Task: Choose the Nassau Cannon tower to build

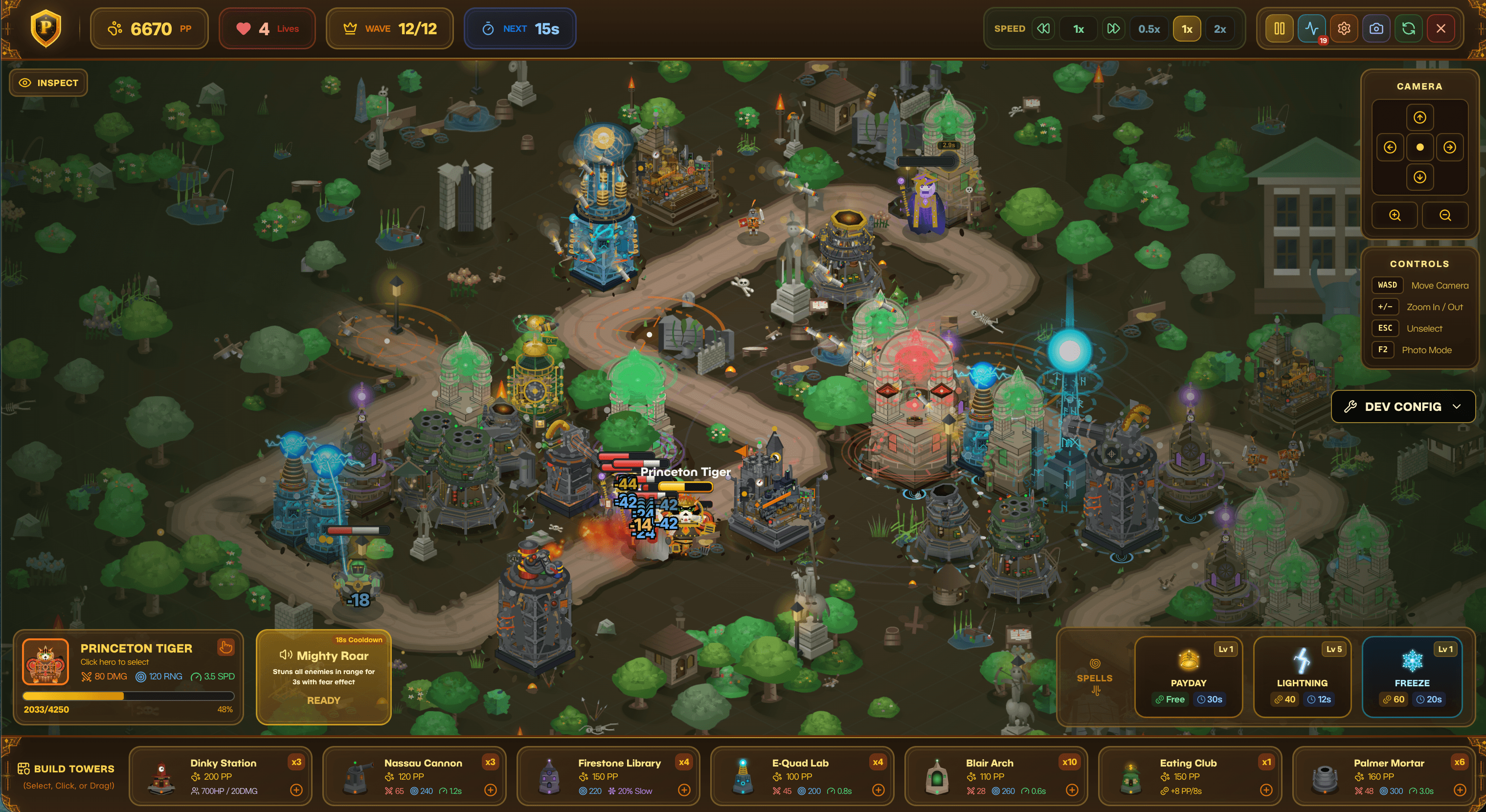Action: 414,776
